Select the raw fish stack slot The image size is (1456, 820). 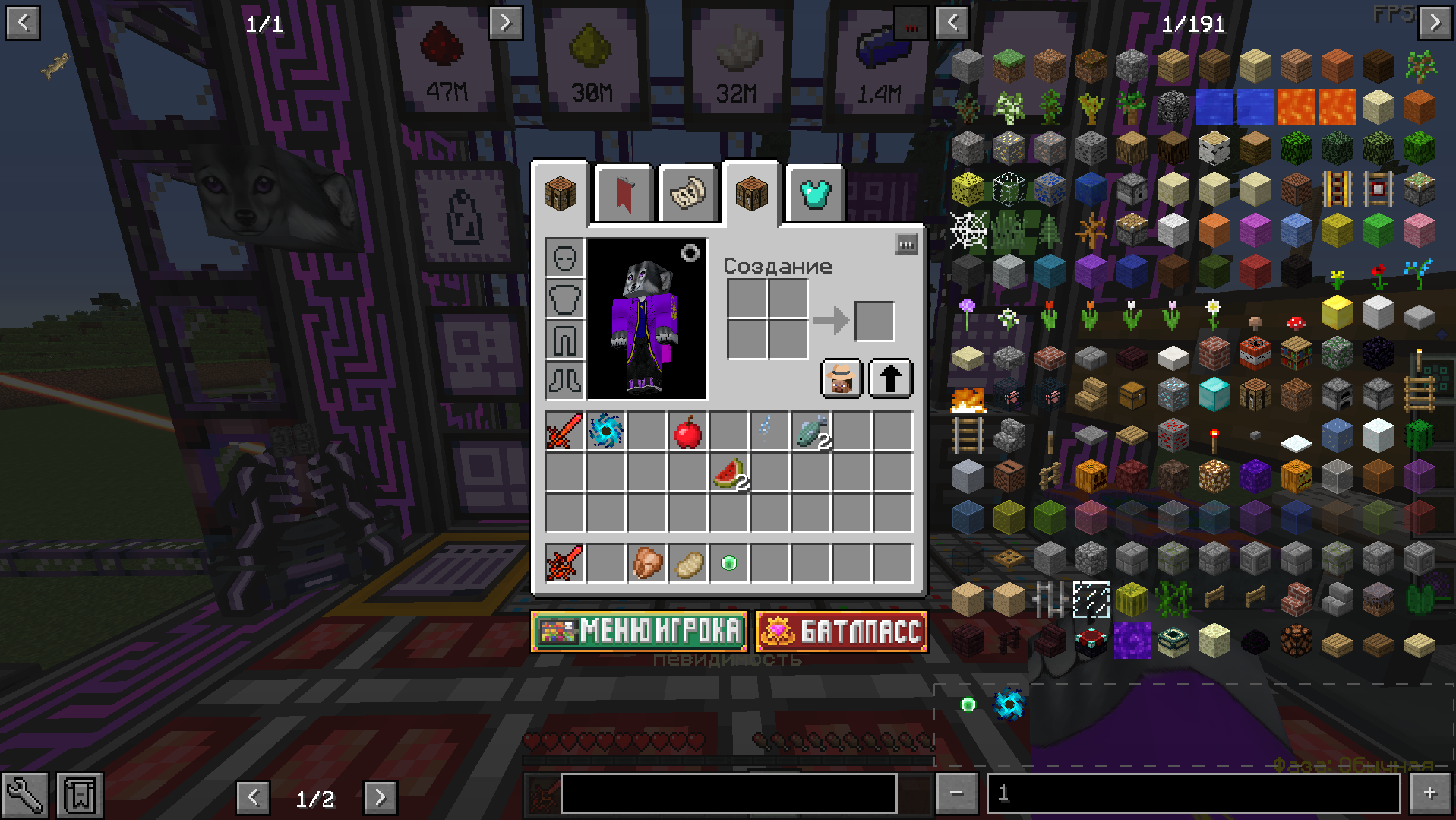coord(810,432)
